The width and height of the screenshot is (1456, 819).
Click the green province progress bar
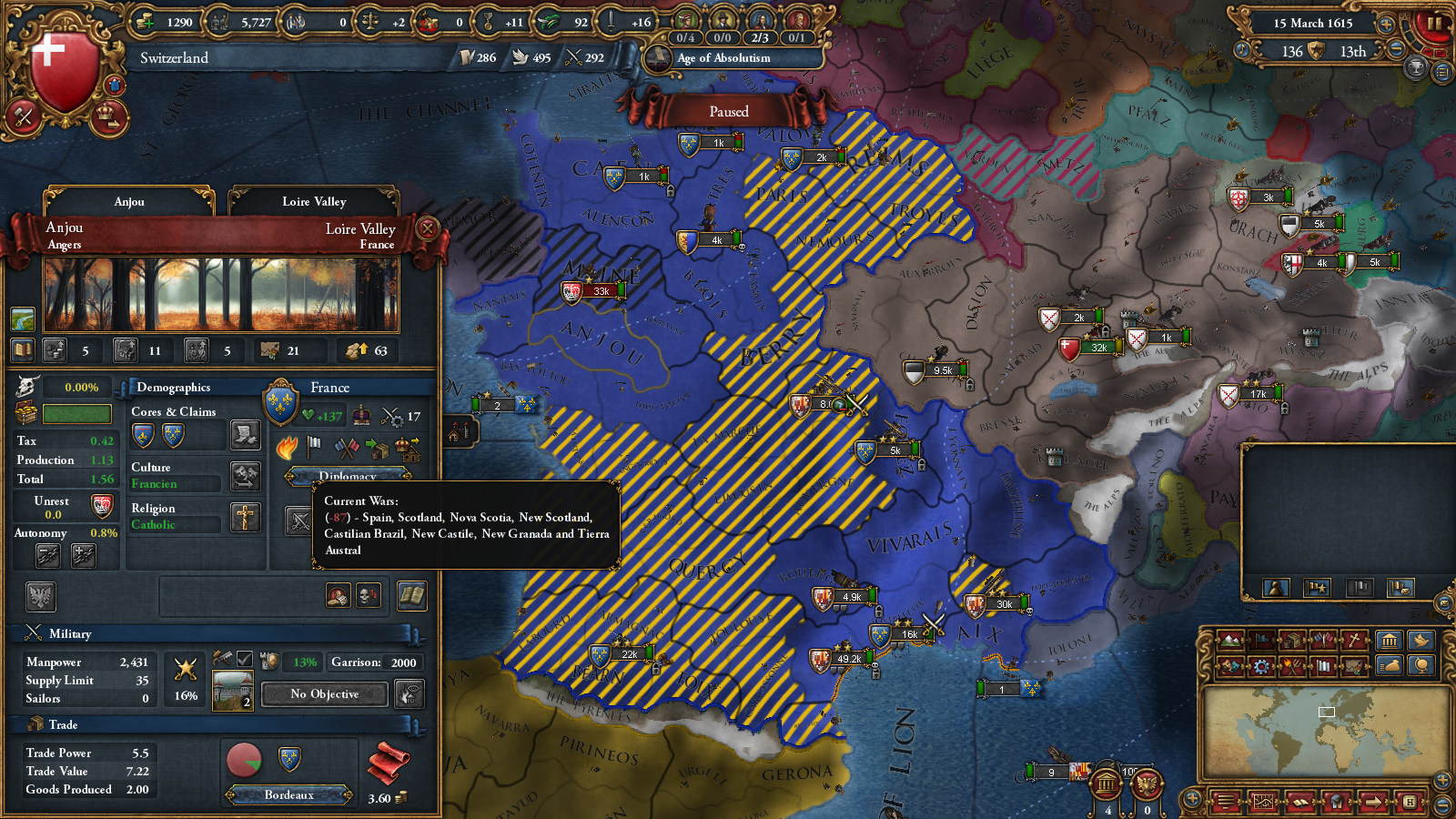coord(75,414)
